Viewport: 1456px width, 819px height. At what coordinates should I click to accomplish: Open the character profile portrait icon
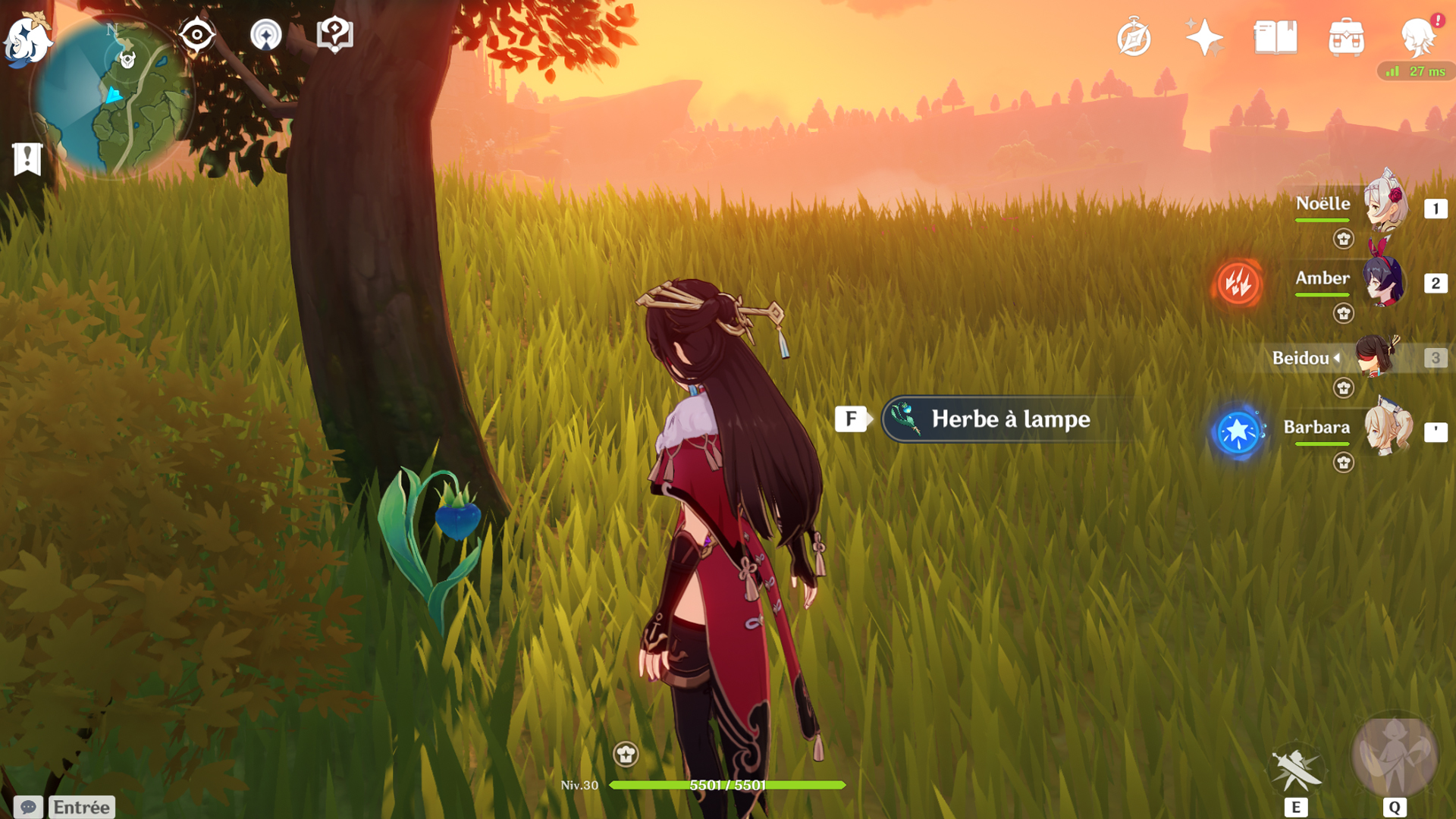tap(1420, 39)
